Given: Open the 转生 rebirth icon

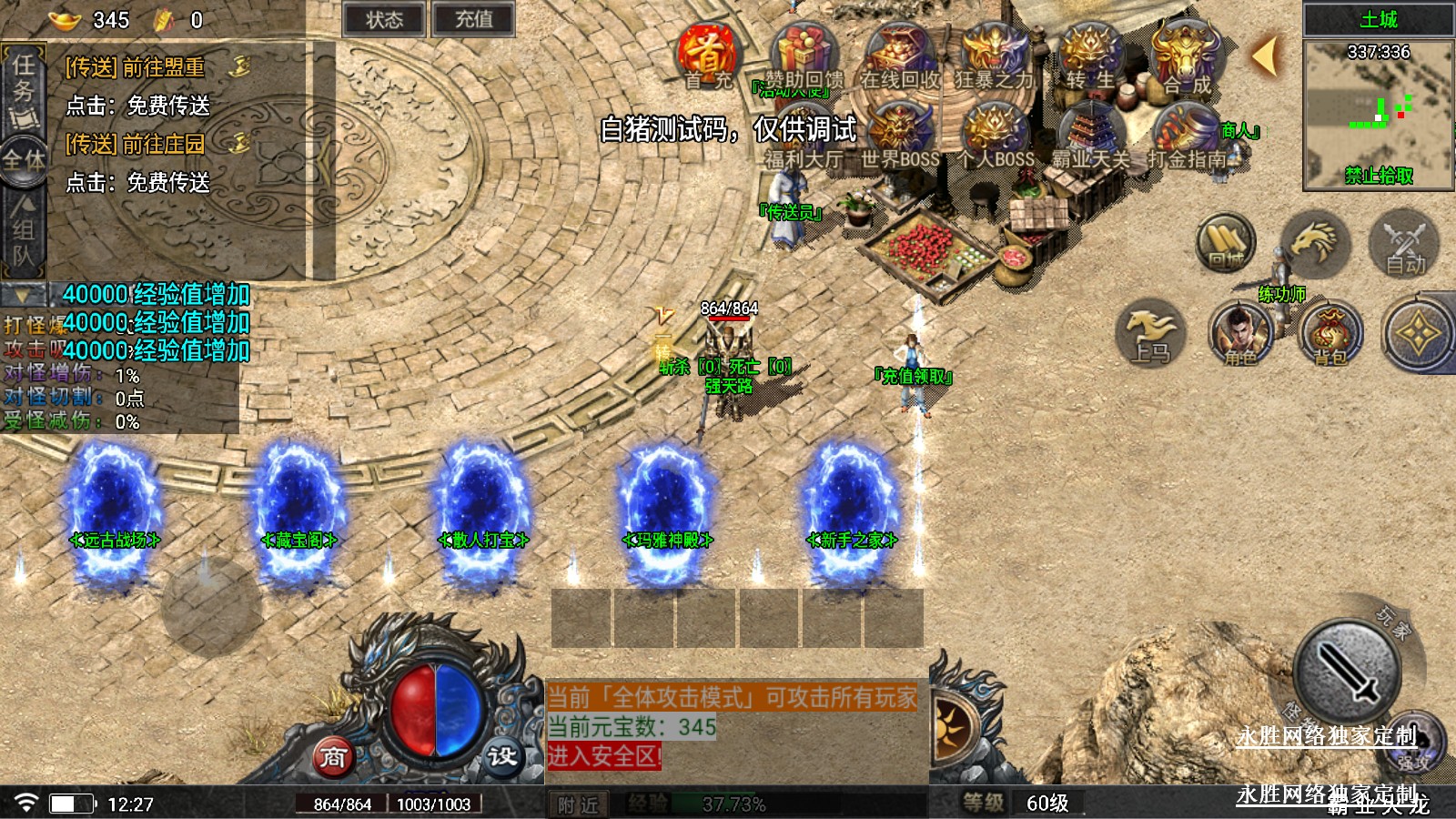Looking at the screenshot, I should 1089,56.
